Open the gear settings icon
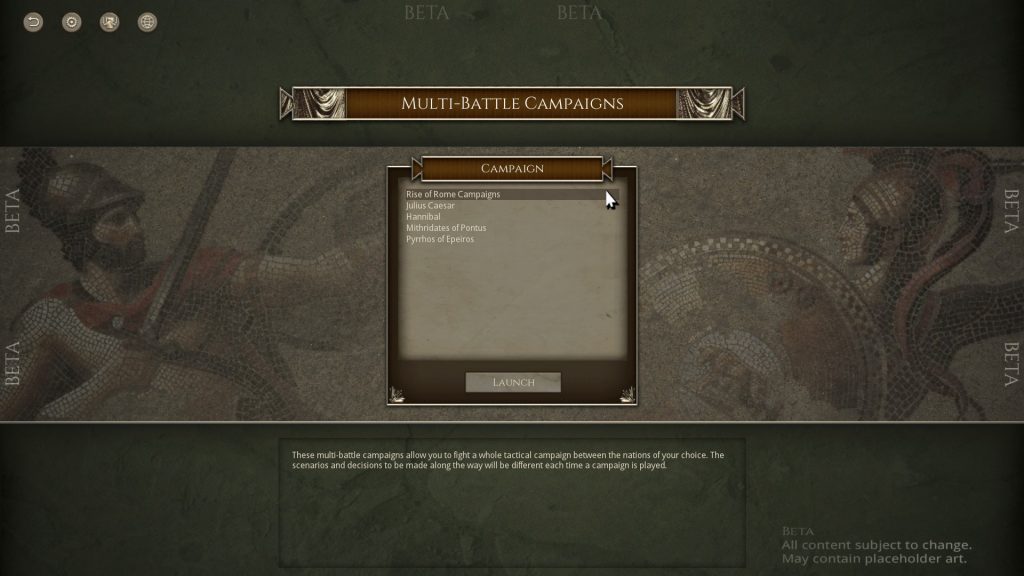Viewport: 1024px width, 576px height. point(72,22)
